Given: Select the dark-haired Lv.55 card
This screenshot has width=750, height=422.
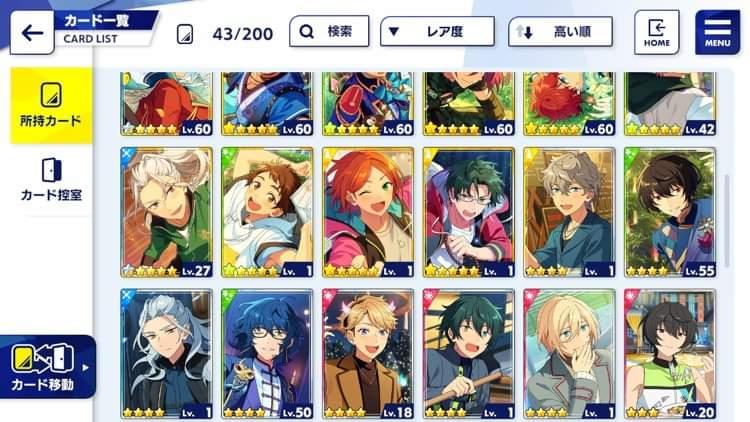Looking at the screenshot, I should [669, 212].
